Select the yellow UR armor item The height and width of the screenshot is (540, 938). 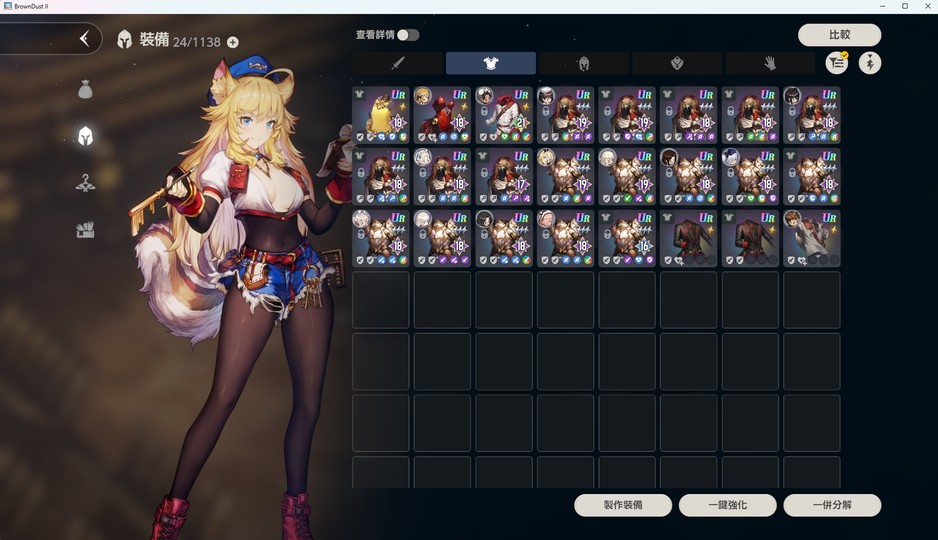pyautogui.click(x=381, y=115)
